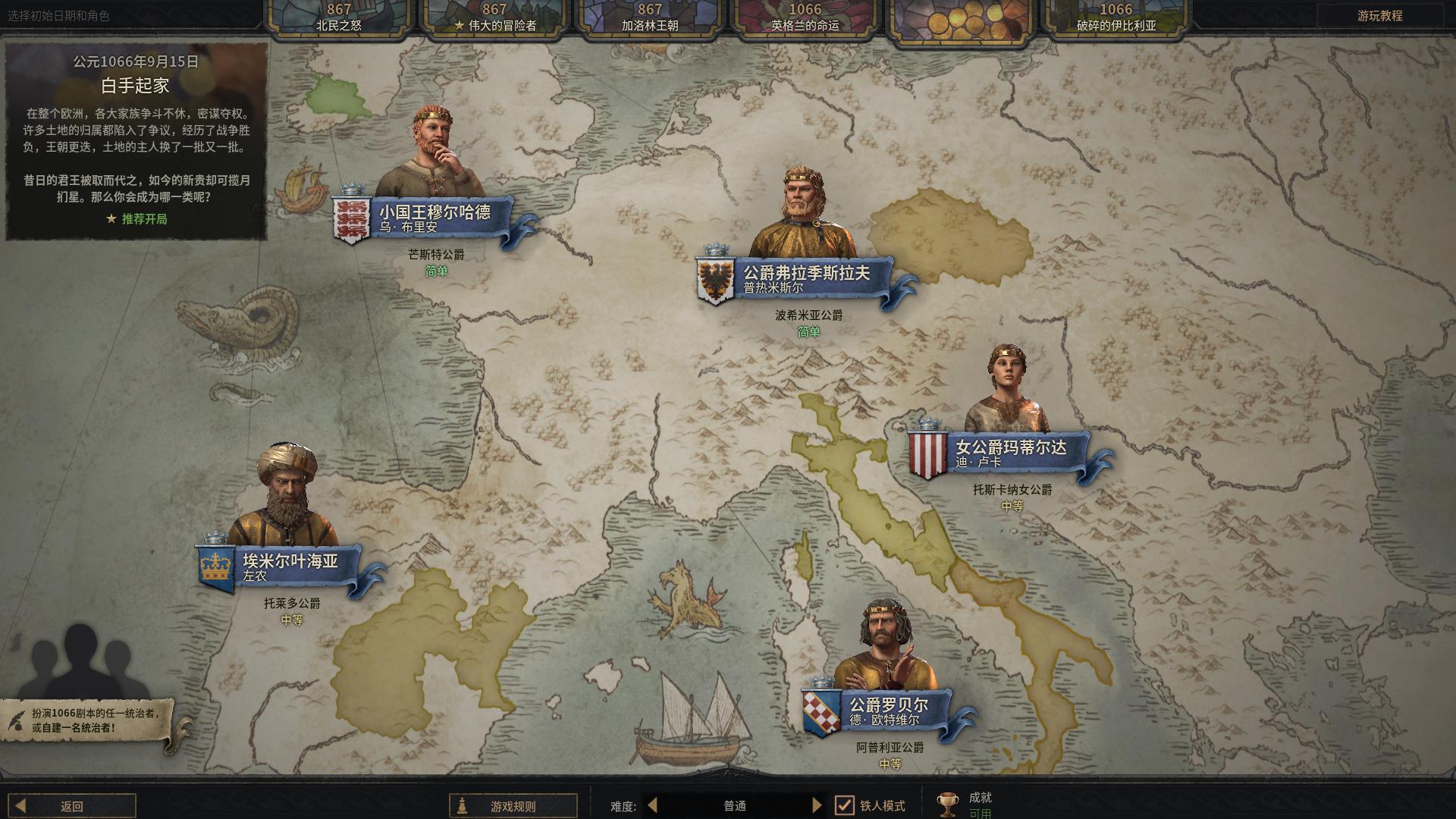
Task: Choose the 867 伟大的冒险者 bookmark
Action: point(494,17)
